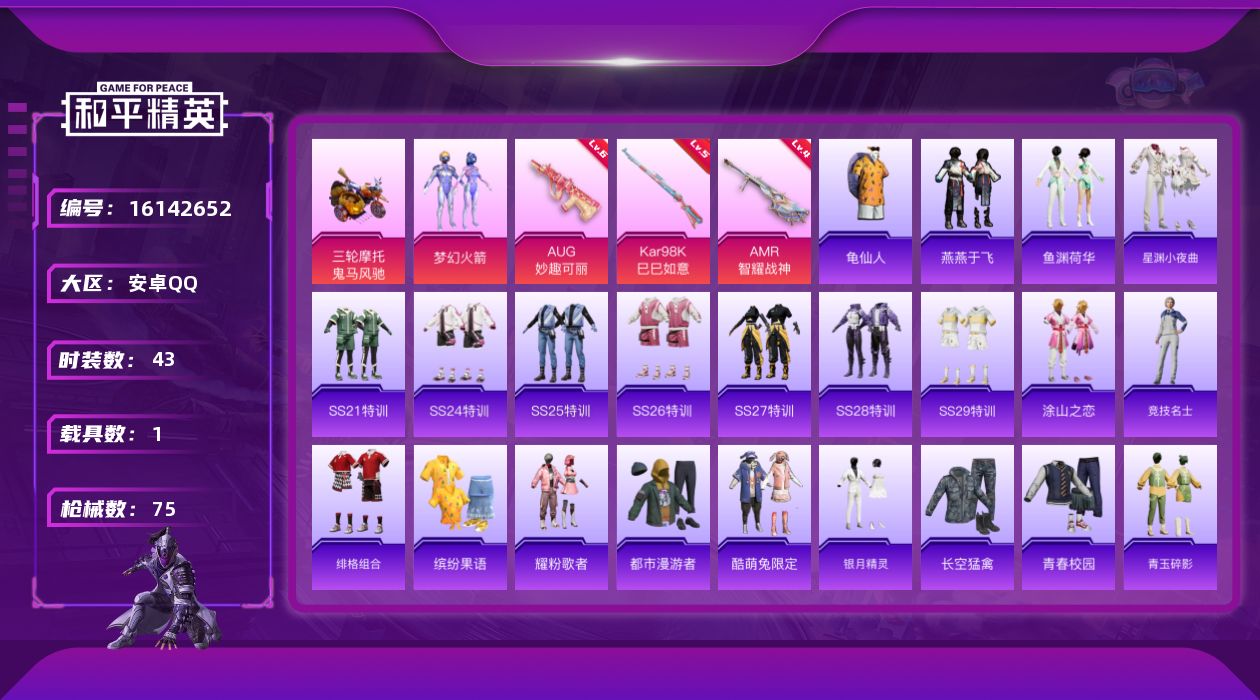Select the 涂山之恋 costume tile
Viewport: 1260px width, 700px height.
coord(1068,364)
